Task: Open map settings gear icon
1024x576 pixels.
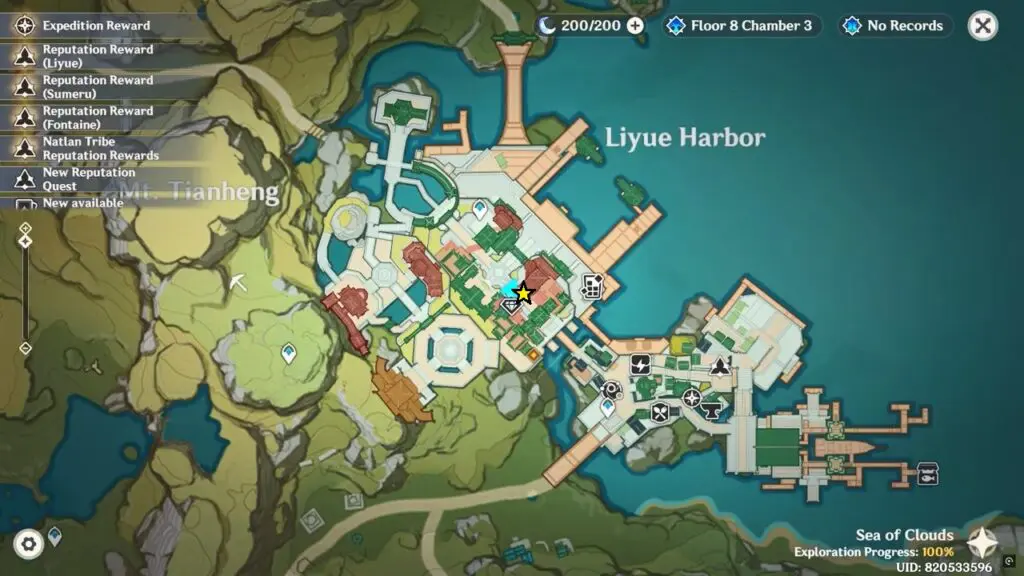Action: [x=29, y=543]
